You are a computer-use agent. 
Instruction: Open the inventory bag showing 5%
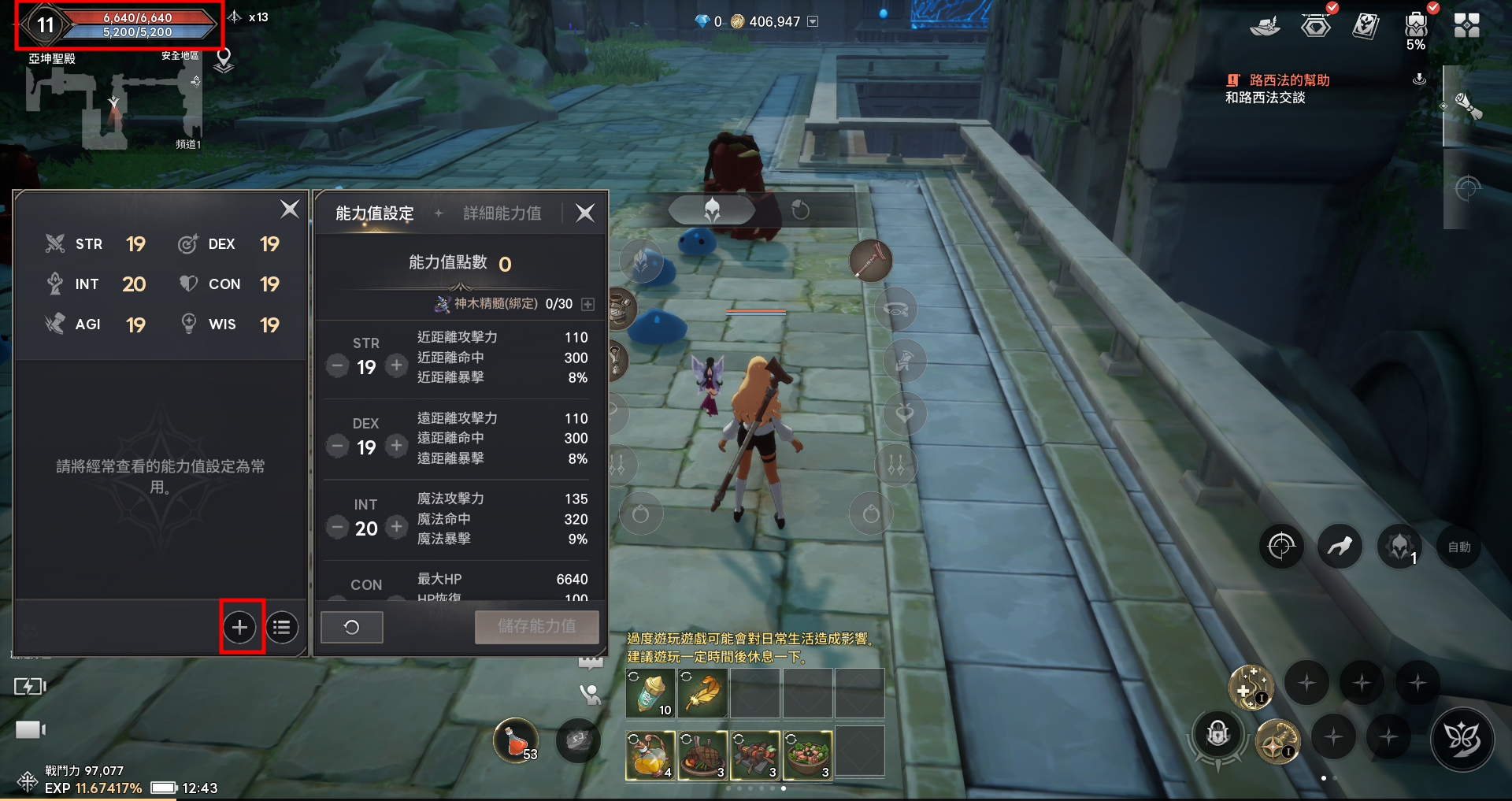tap(1415, 27)
